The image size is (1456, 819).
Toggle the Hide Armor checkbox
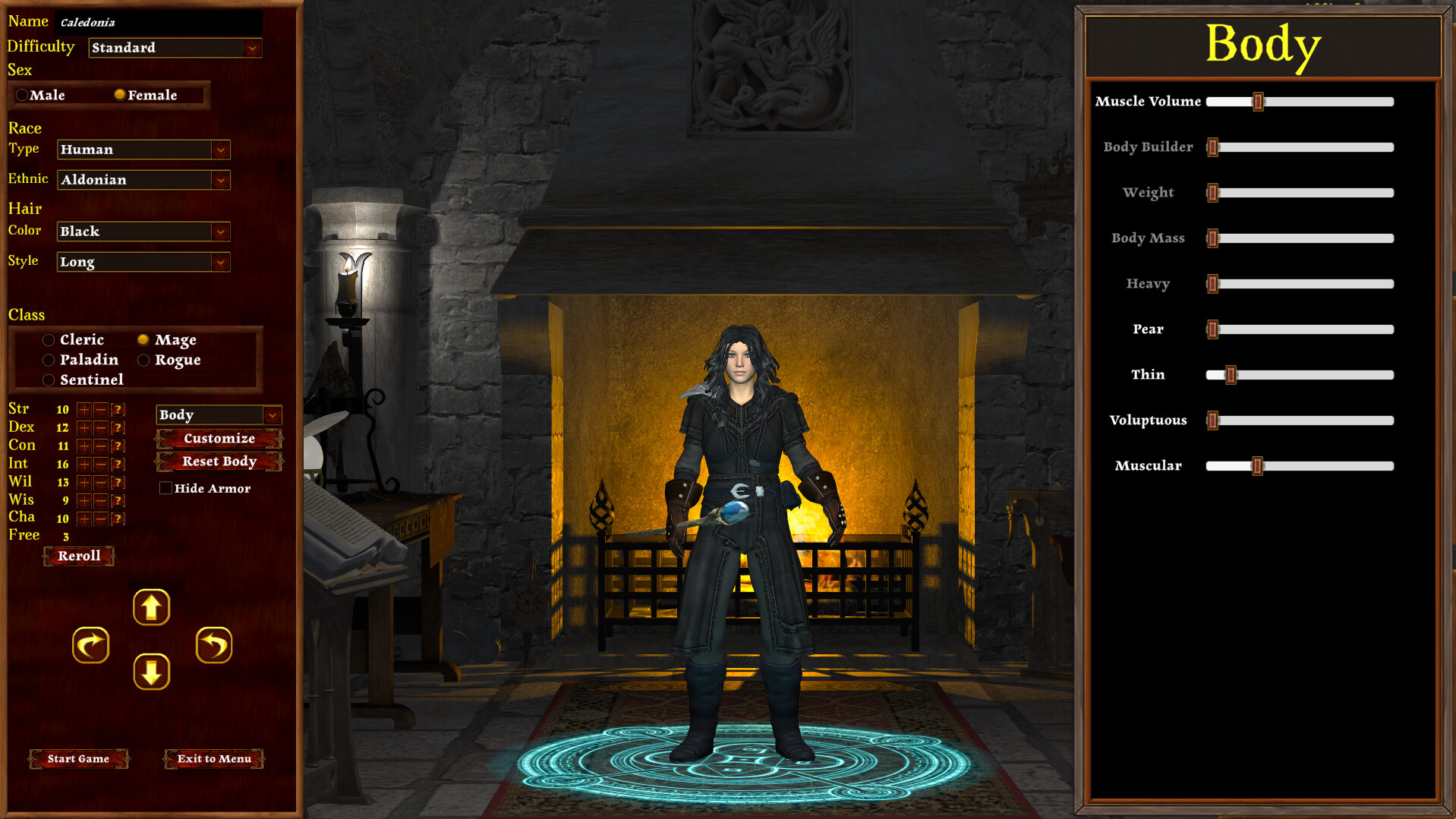tap(165, 488)
